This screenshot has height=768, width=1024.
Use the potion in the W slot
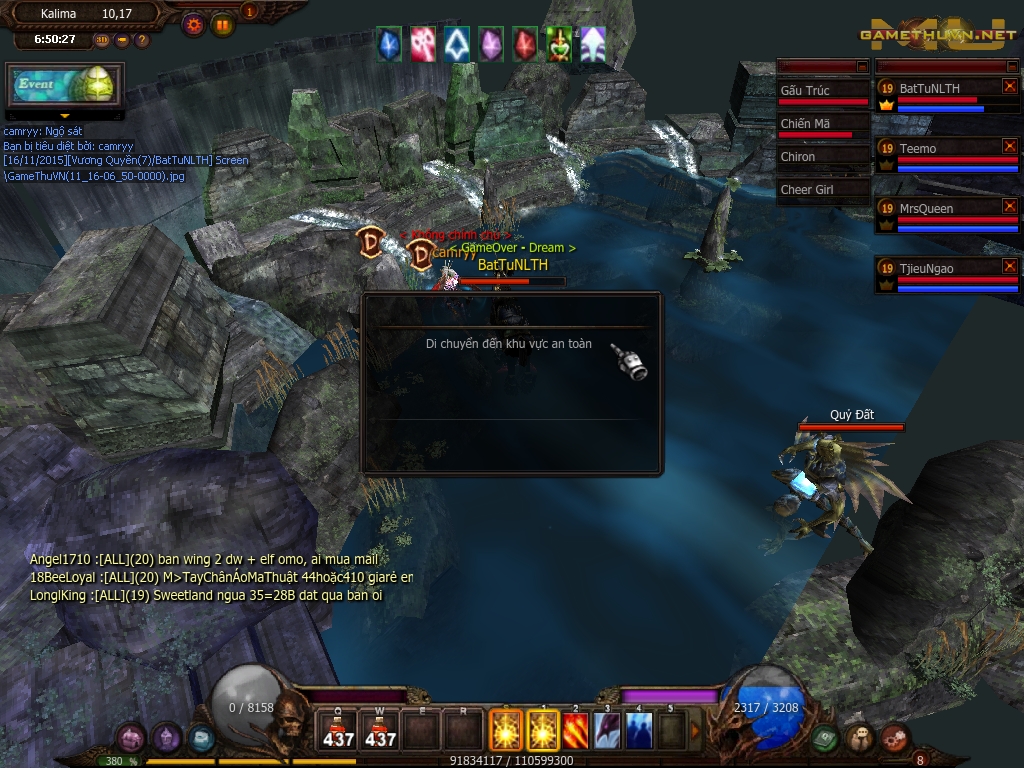click(x=380, y=731)
